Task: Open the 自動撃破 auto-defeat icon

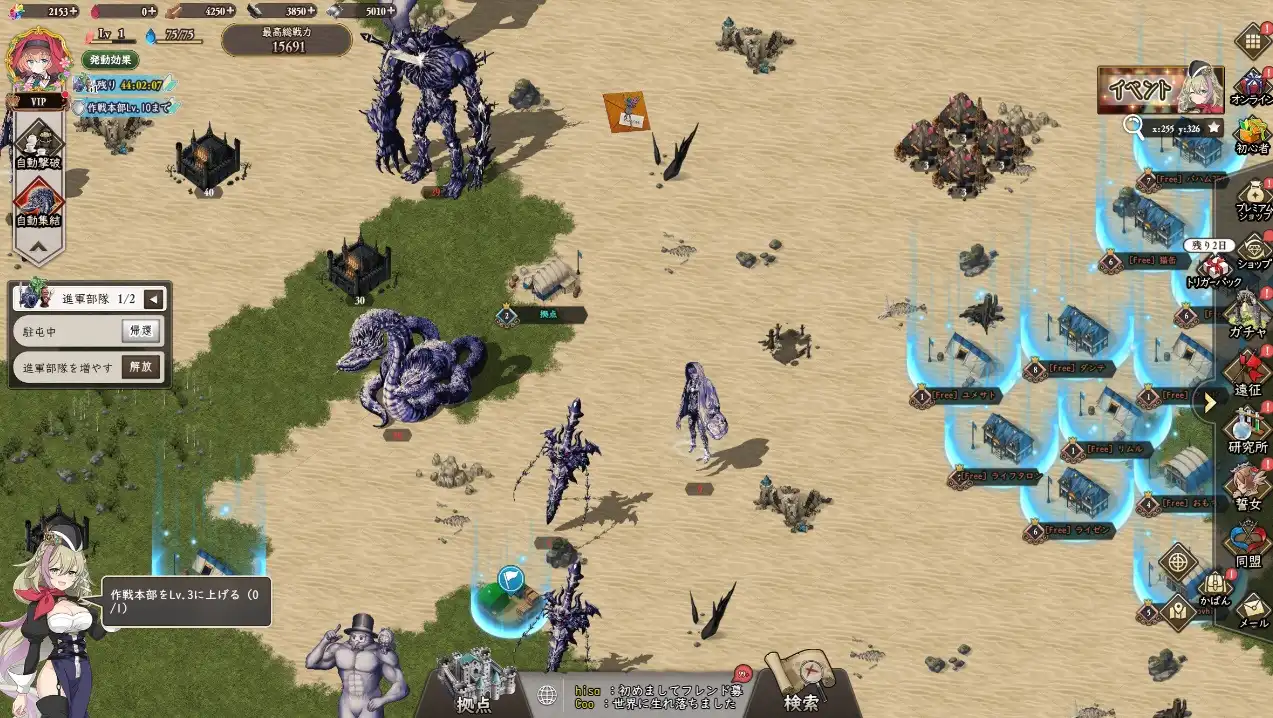Action: [39, 143]
